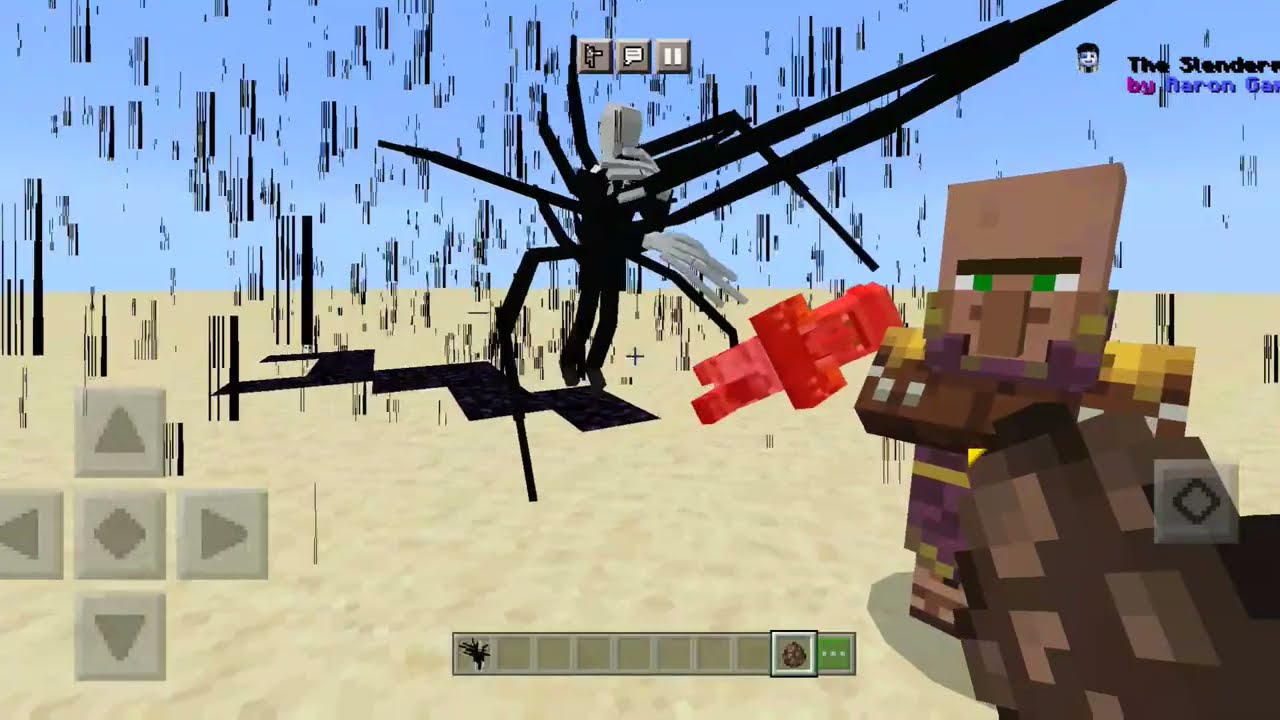Toggle sneak with the center D-pad button

(x=119, y=533)
